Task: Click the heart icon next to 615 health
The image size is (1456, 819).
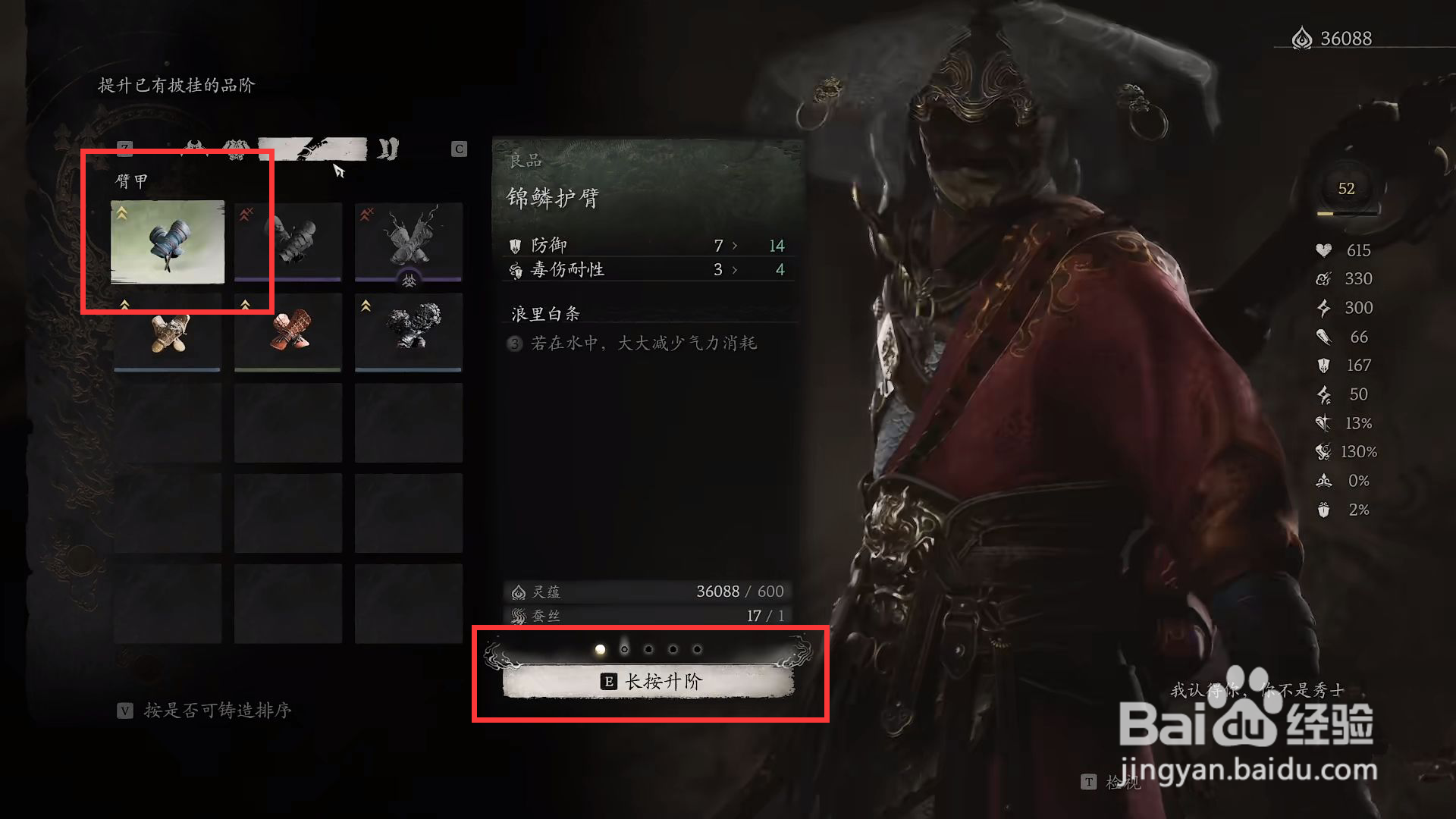Action: click(x=1321, y=250)
